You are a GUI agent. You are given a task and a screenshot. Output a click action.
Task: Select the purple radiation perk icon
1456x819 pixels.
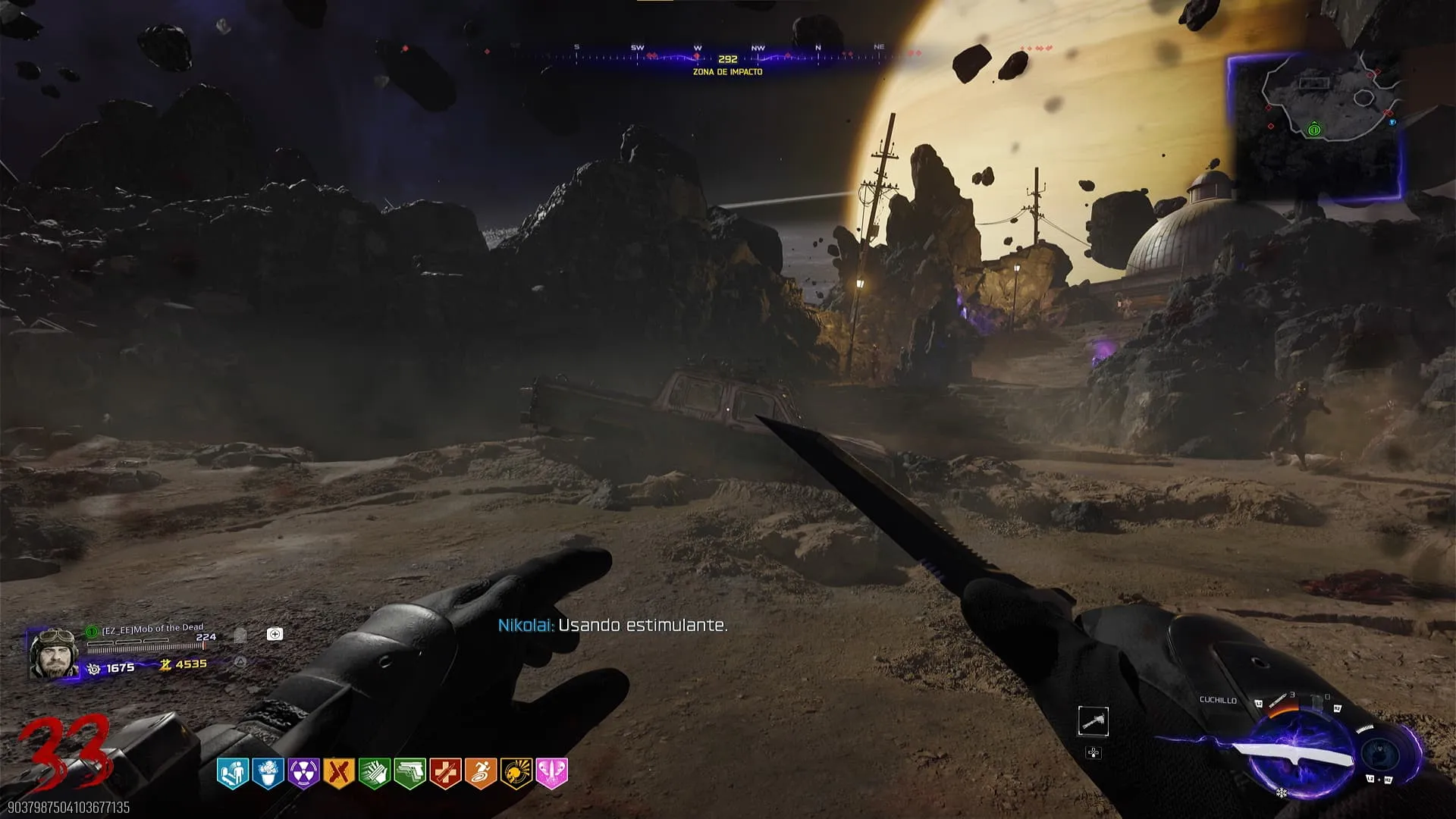pyautogui.click(x=303, y=773)
